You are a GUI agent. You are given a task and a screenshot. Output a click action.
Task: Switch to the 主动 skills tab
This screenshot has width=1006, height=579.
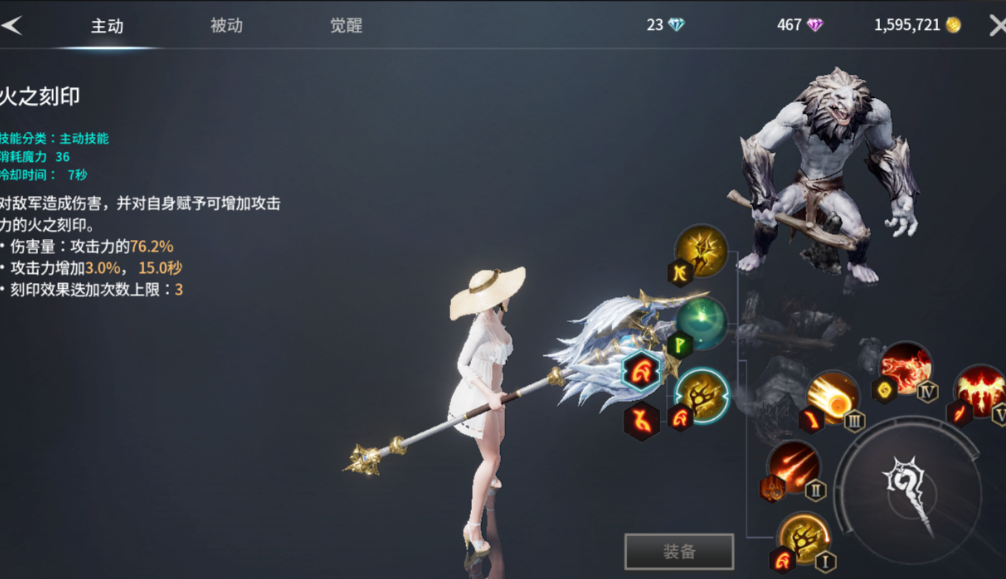[107, 26]
